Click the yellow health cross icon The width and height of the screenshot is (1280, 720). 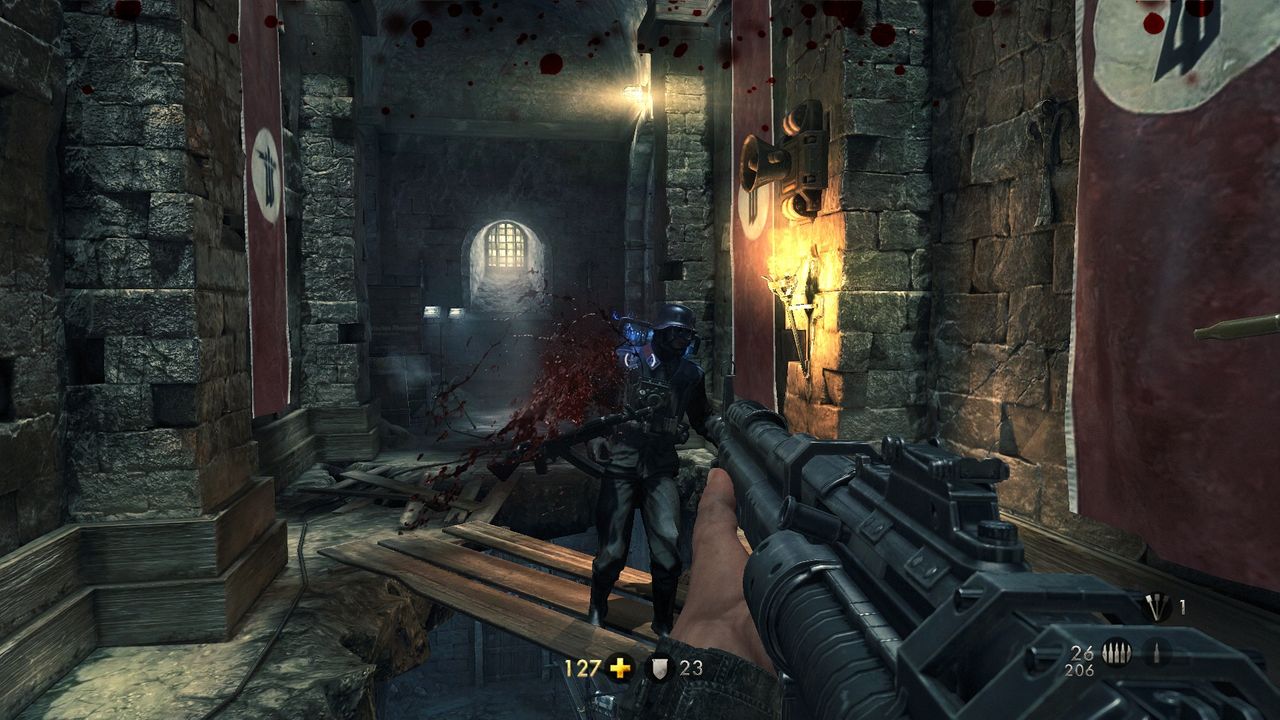(620, 668)
